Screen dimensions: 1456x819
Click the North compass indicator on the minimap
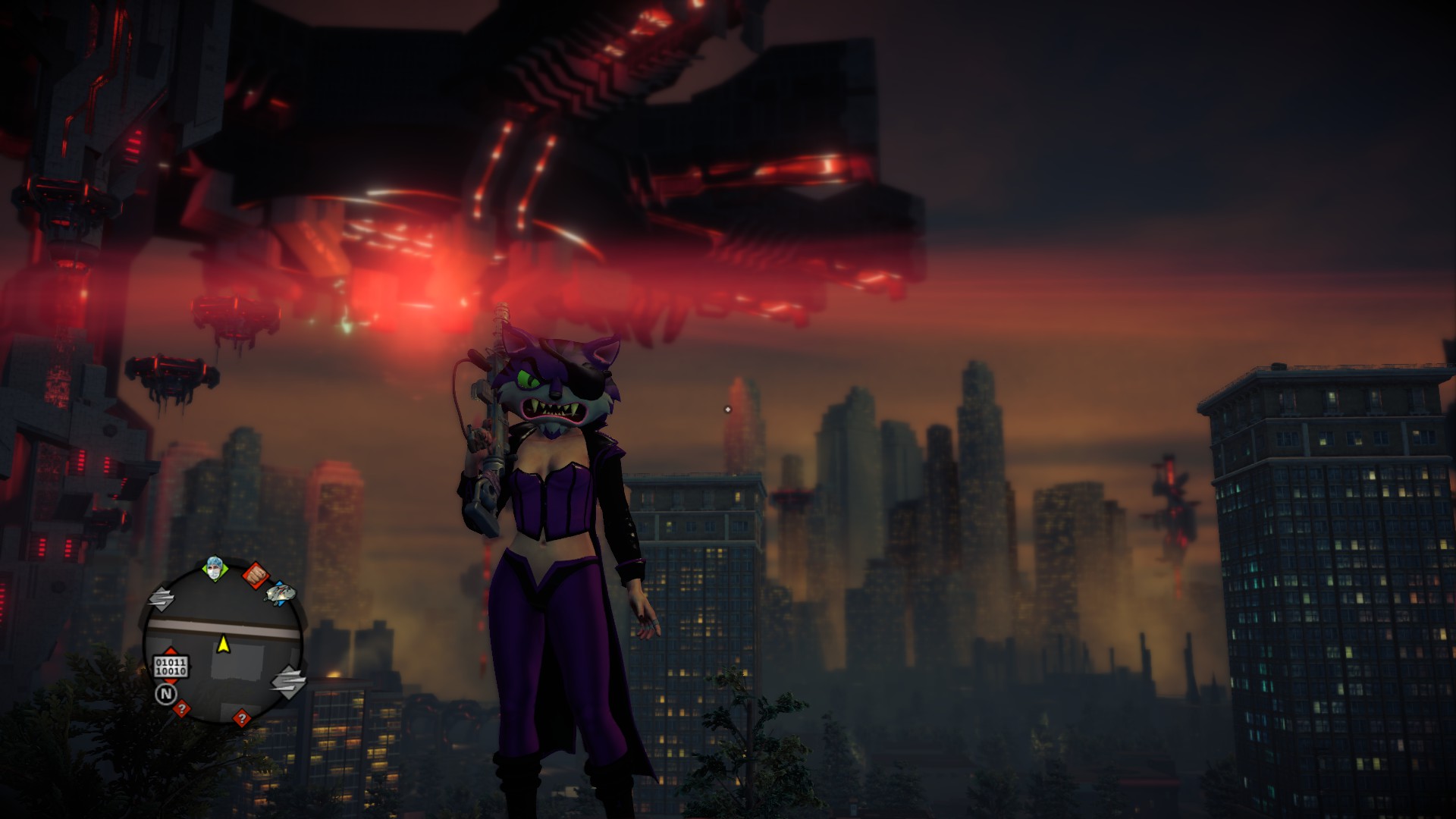[167, 692]
